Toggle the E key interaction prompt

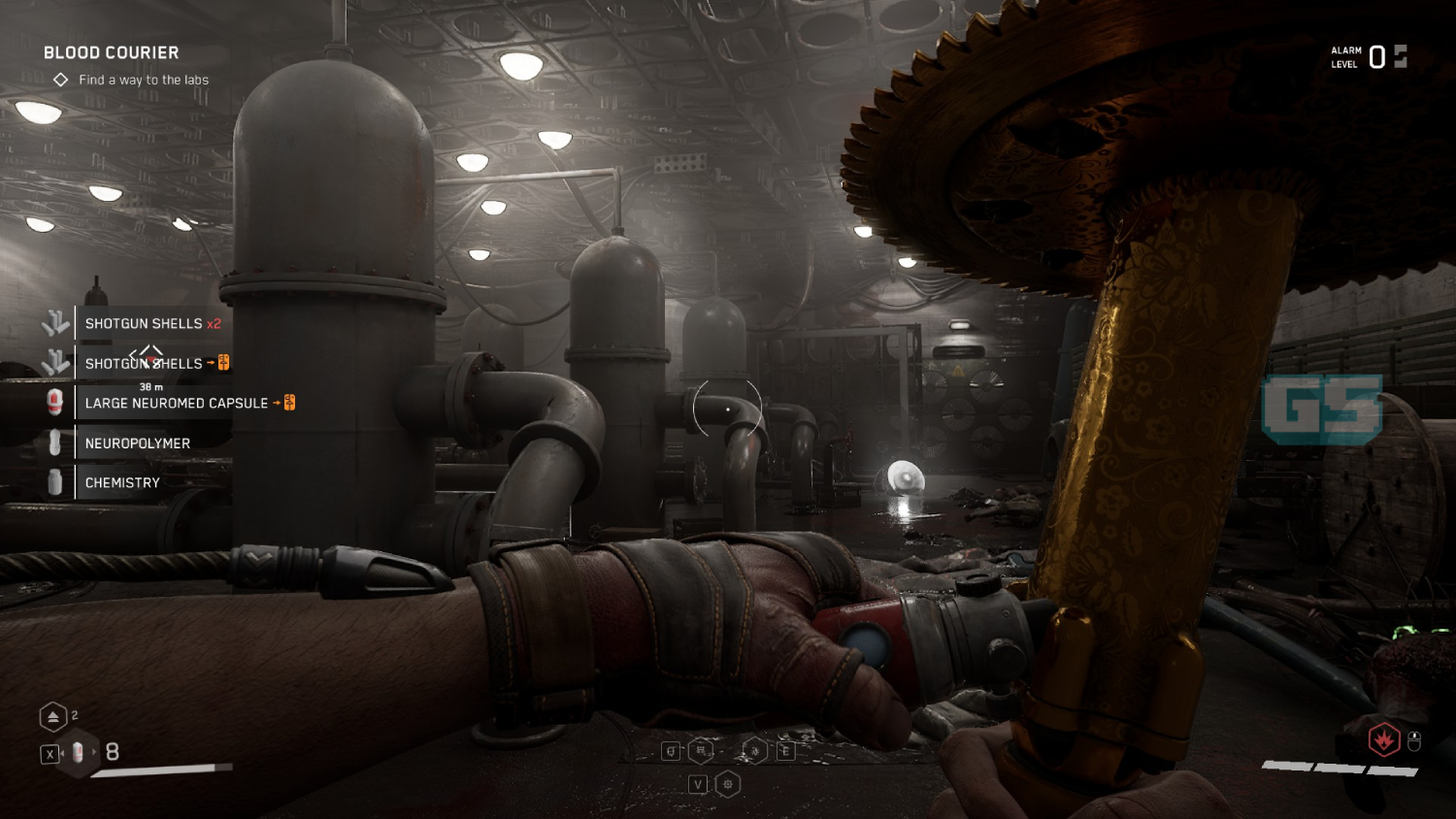(786, 750)
